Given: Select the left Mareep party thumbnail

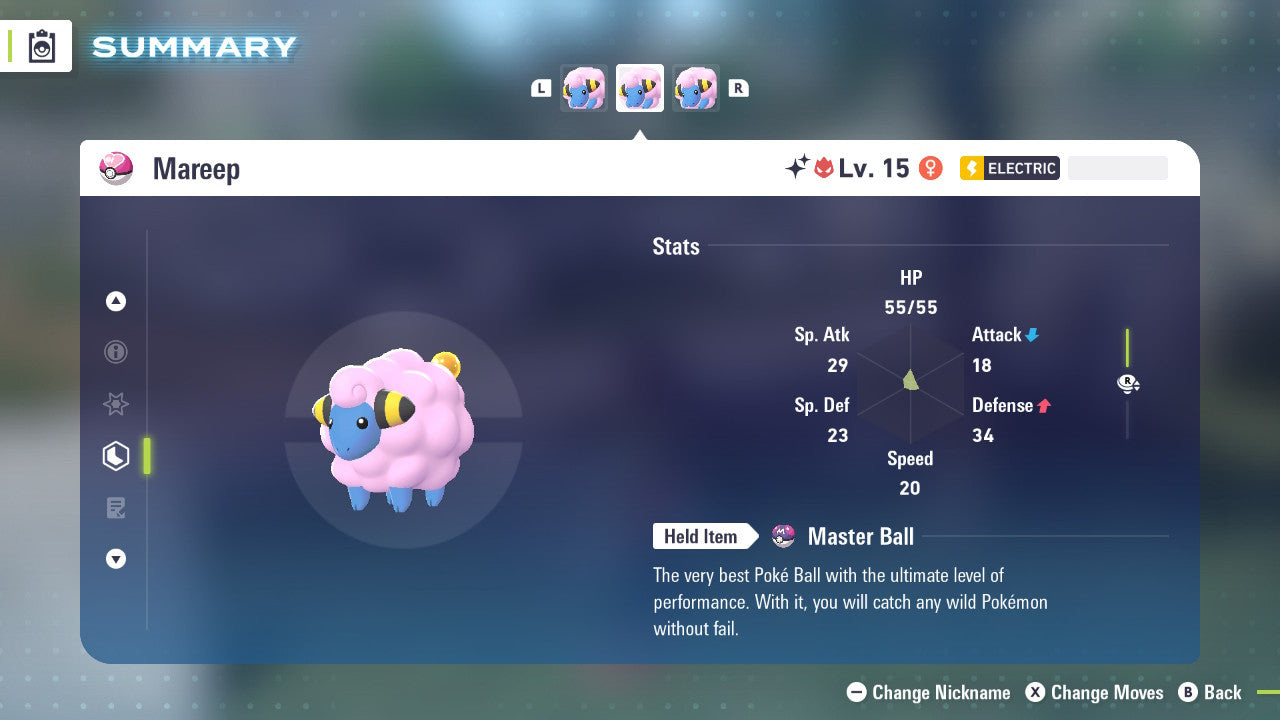Looking at the screenshot, I should [584, 88].
